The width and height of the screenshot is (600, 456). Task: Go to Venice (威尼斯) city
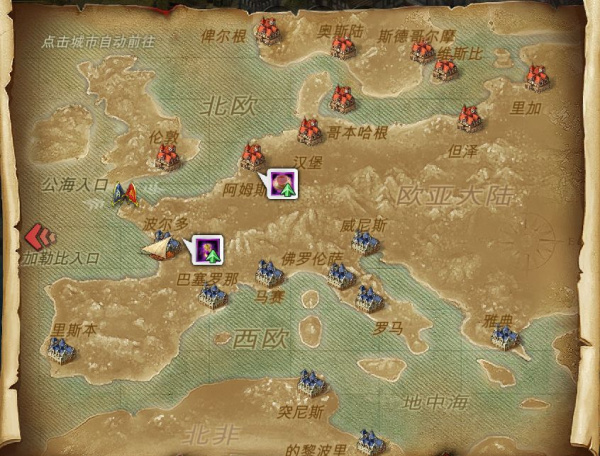[x=364, y=243]
